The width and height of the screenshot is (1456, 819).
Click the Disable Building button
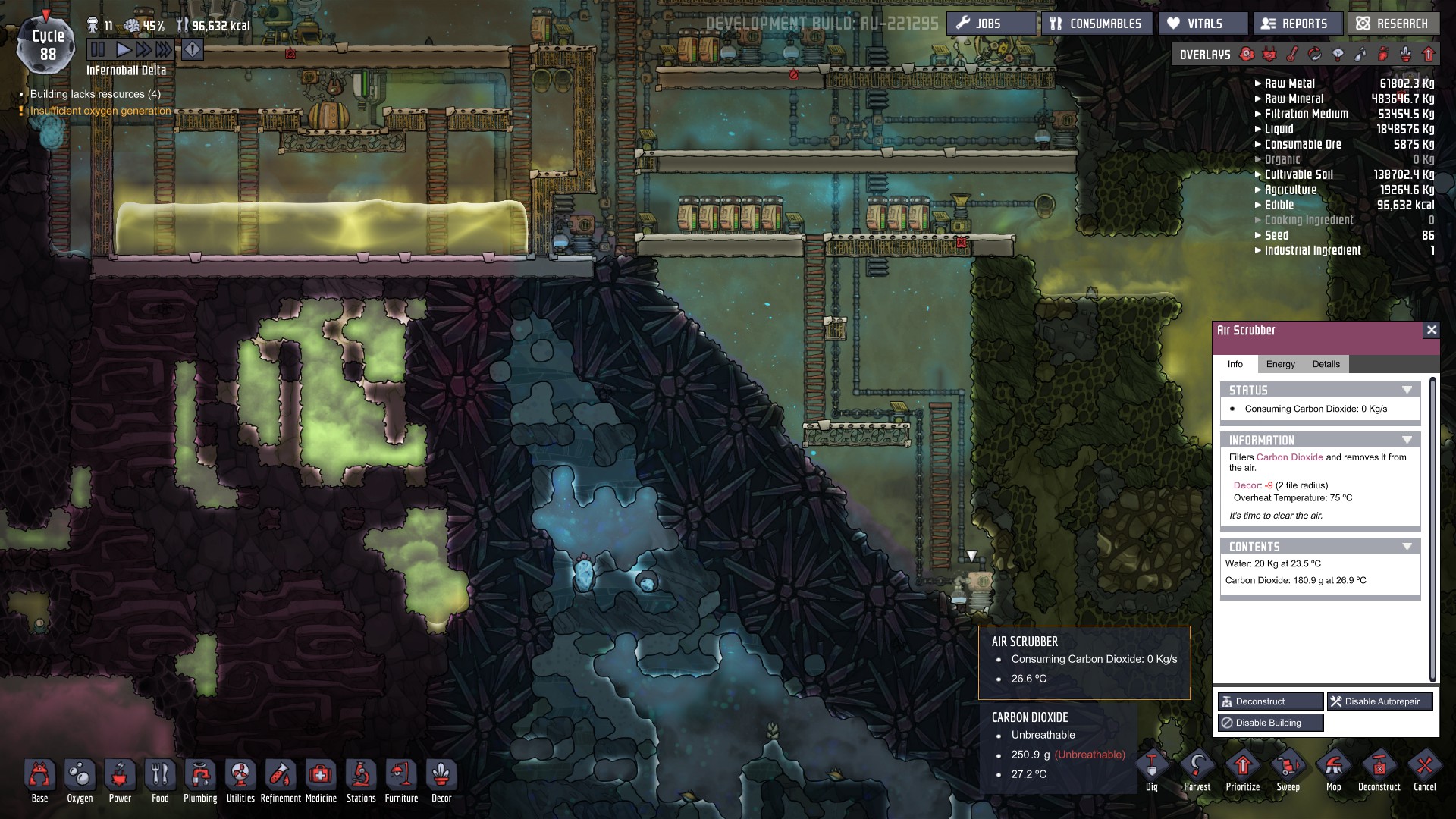click(x=1270, y=723)
